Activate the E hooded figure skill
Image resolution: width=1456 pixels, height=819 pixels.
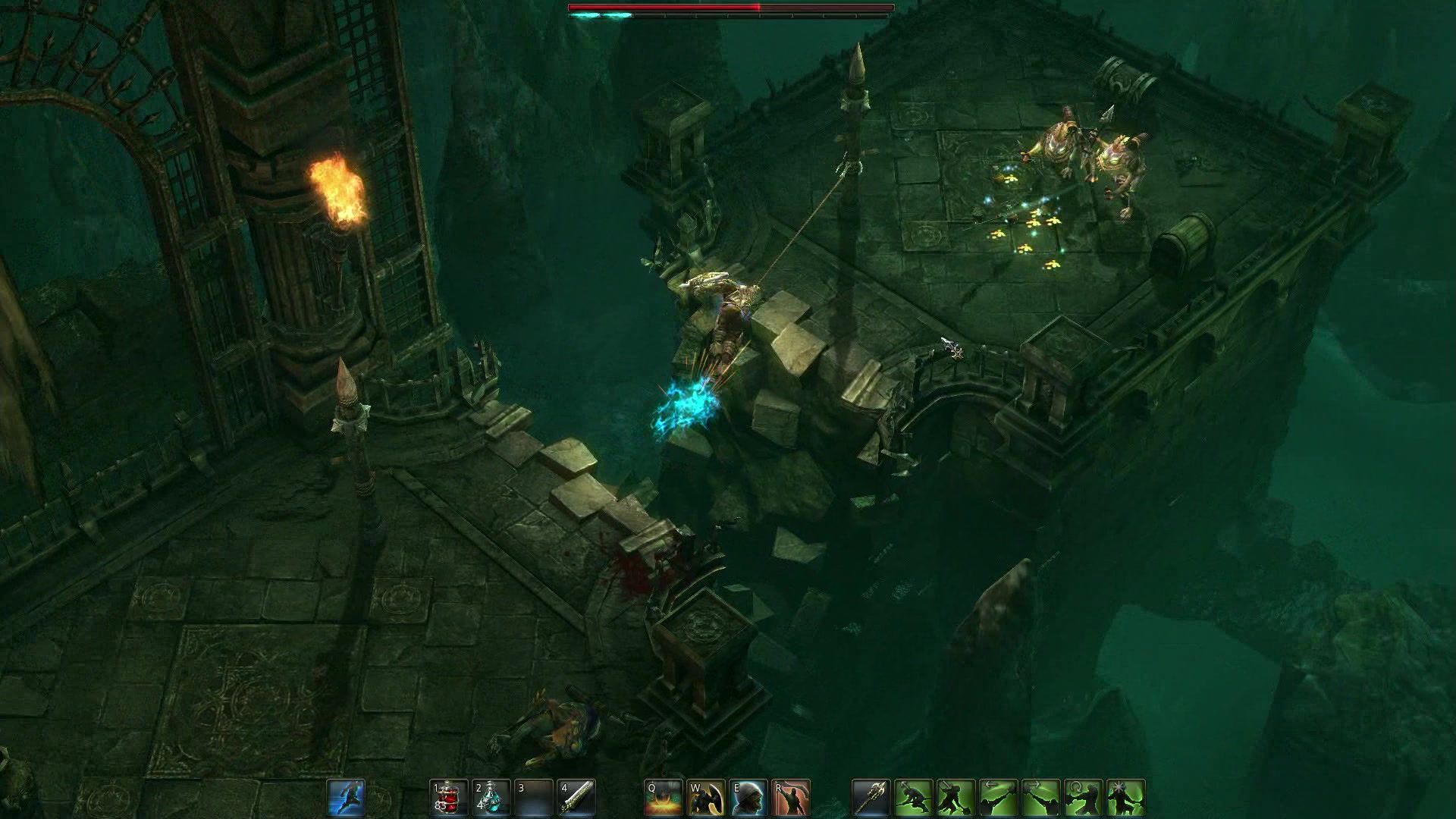(x=748, y=798)
